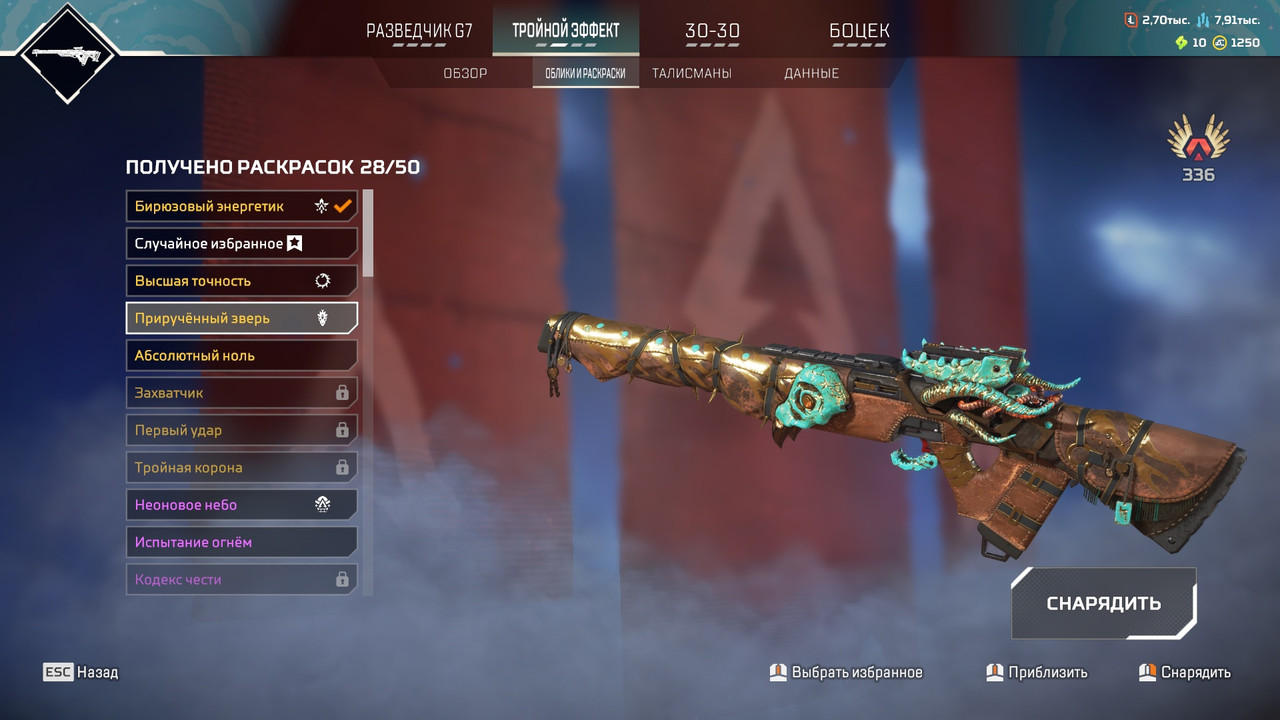Show the Данные sub-tab

tap(811, 73)
